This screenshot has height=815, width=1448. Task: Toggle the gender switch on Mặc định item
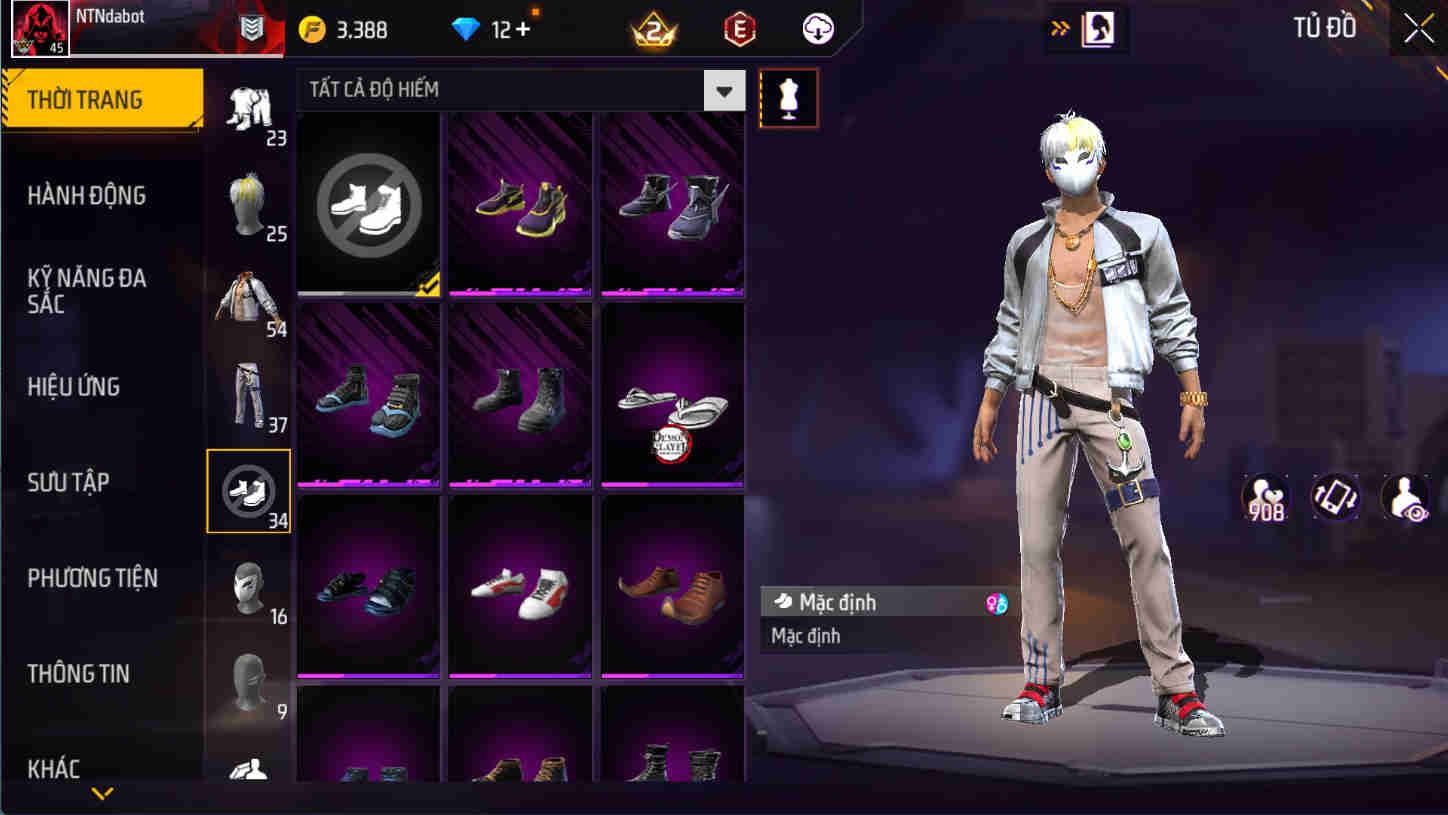point(994,603)
